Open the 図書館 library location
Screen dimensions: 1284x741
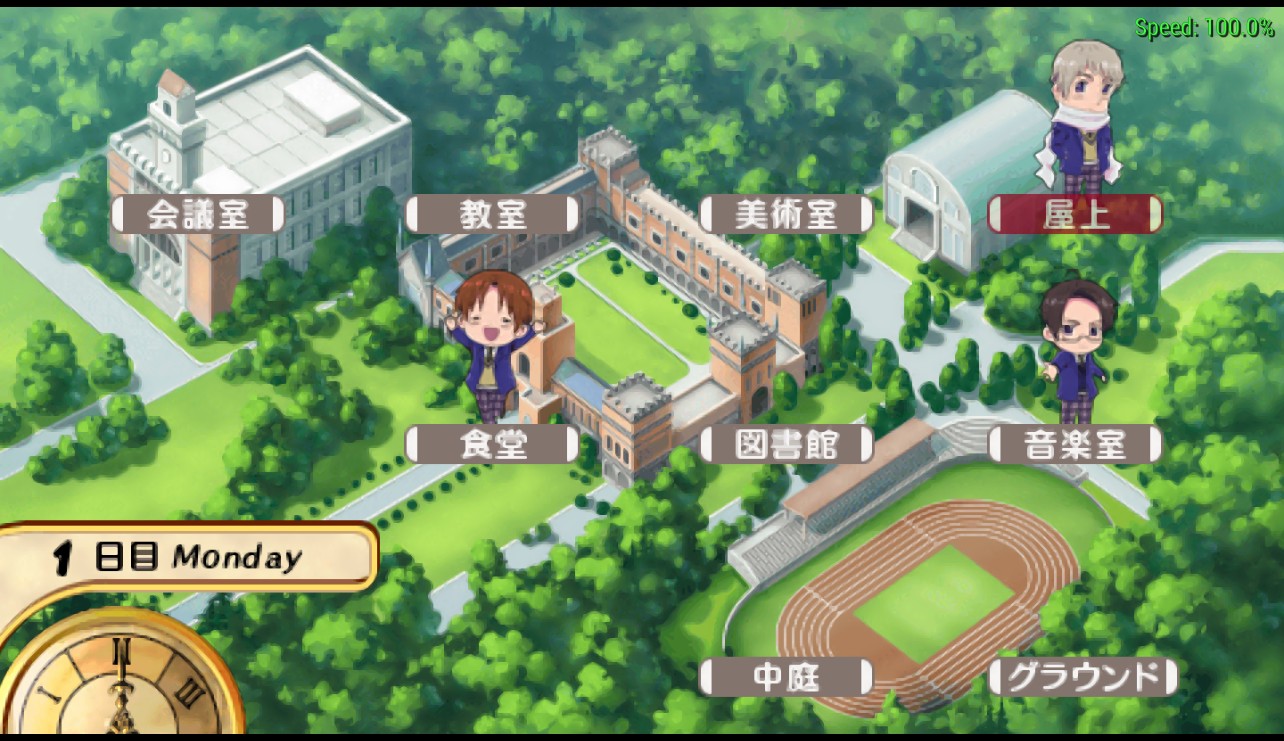click(786, 444)
